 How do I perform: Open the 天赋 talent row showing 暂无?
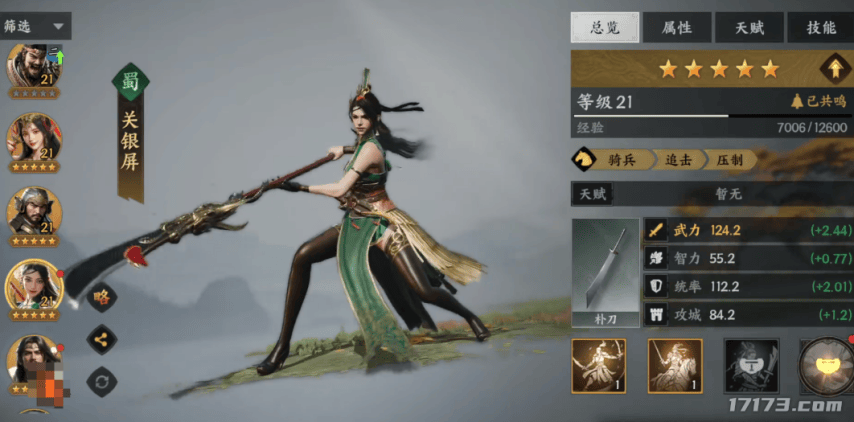click(x=712, y=194)
